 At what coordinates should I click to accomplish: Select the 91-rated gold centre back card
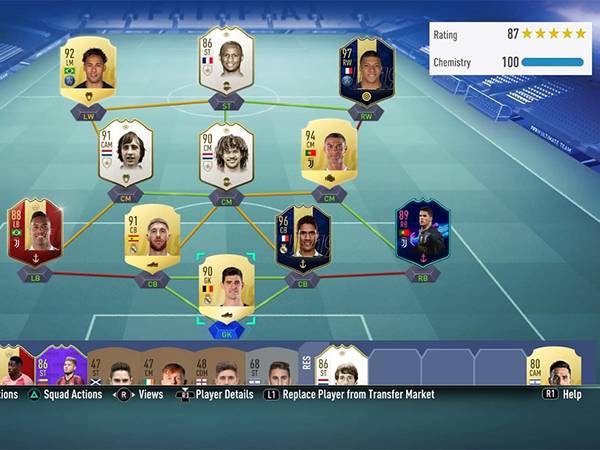click(152, 237)
